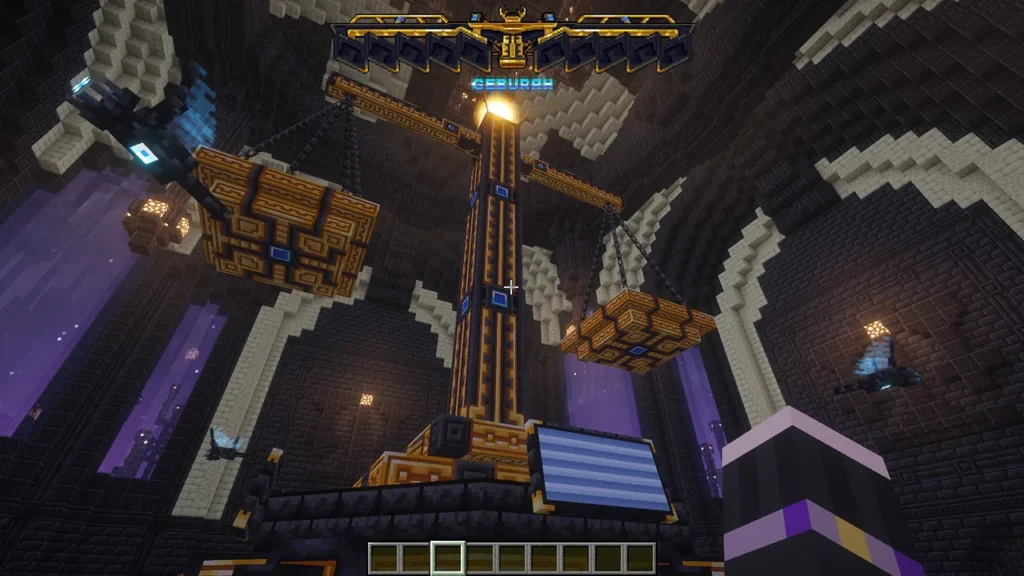Select the highlighted hotbar slot
The width and height of the screenshot is (1024, 576).
pos(448,557)
